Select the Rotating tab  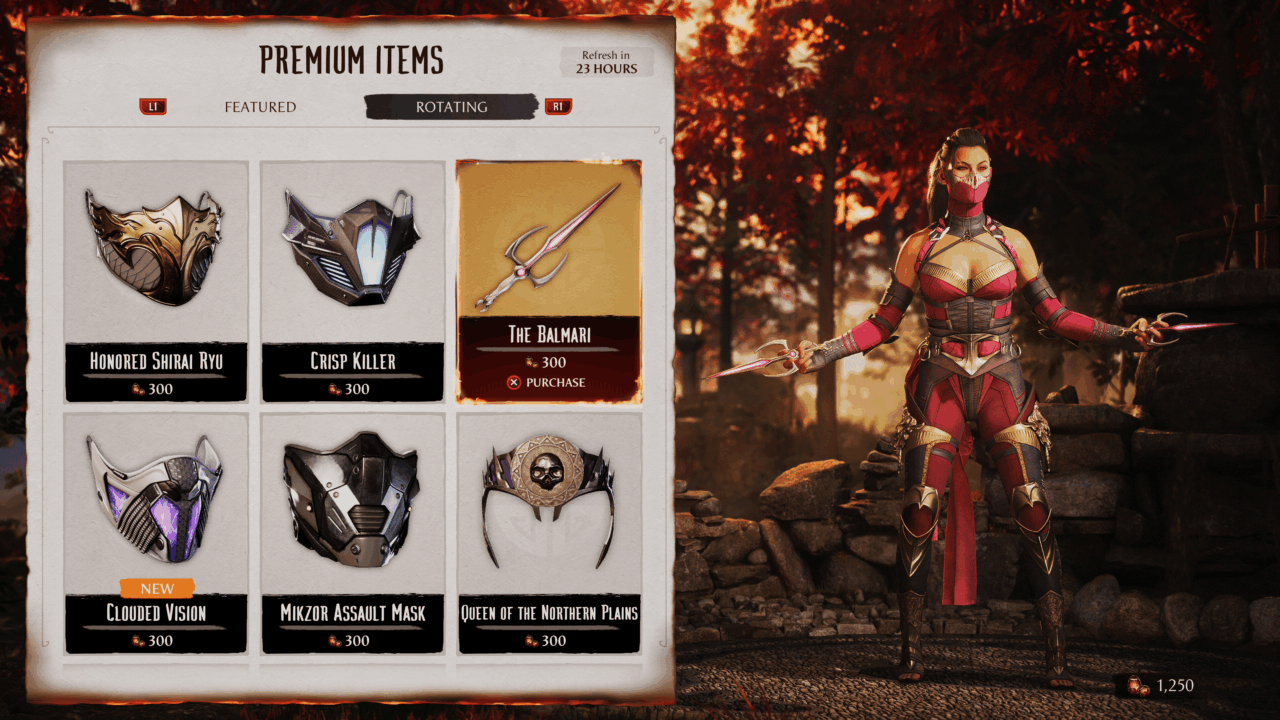pyautogui.click(x=451, y=107)
